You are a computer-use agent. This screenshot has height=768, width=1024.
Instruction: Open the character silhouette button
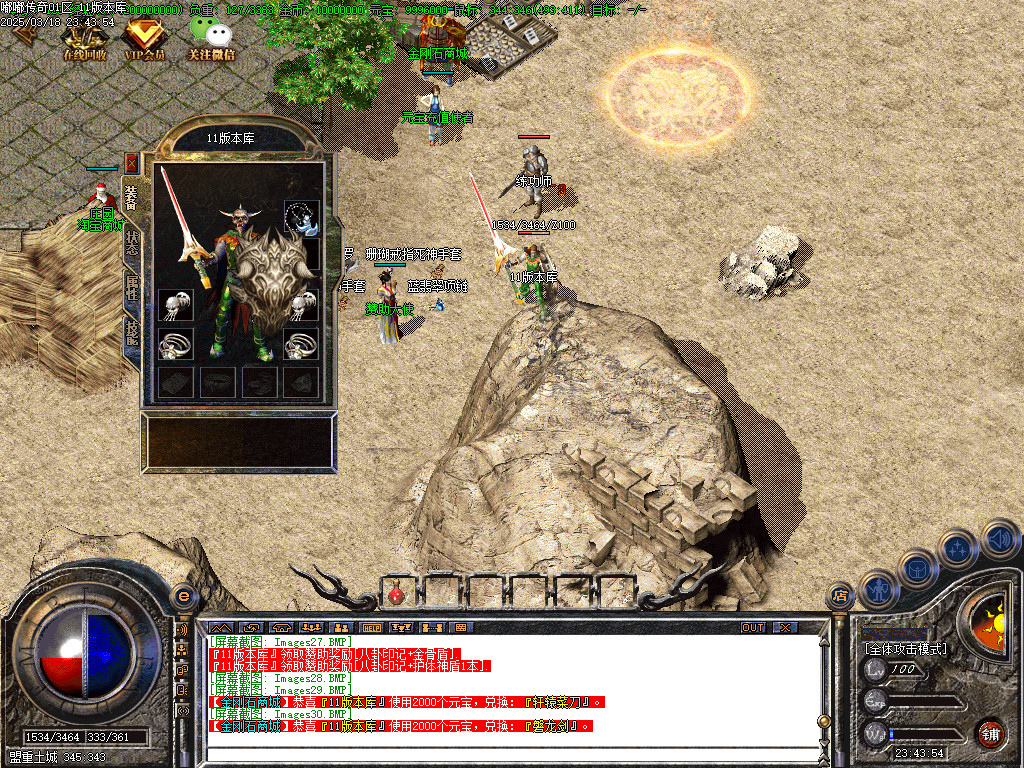click(x=879, y=589)
